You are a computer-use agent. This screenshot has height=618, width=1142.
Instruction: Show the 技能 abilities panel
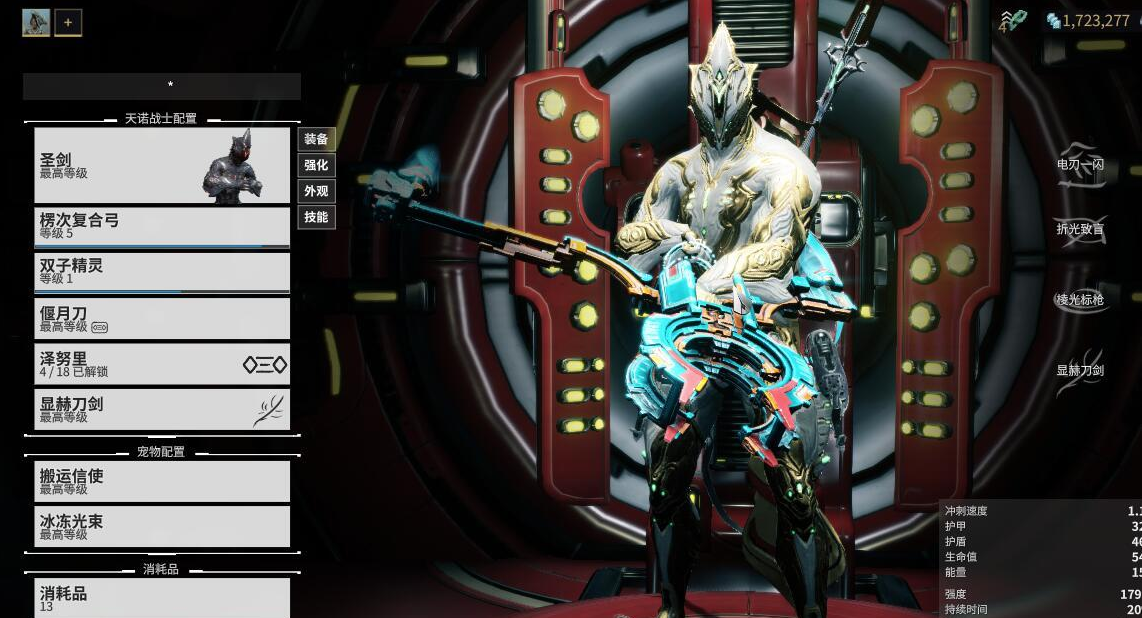(x=316, y=217)
